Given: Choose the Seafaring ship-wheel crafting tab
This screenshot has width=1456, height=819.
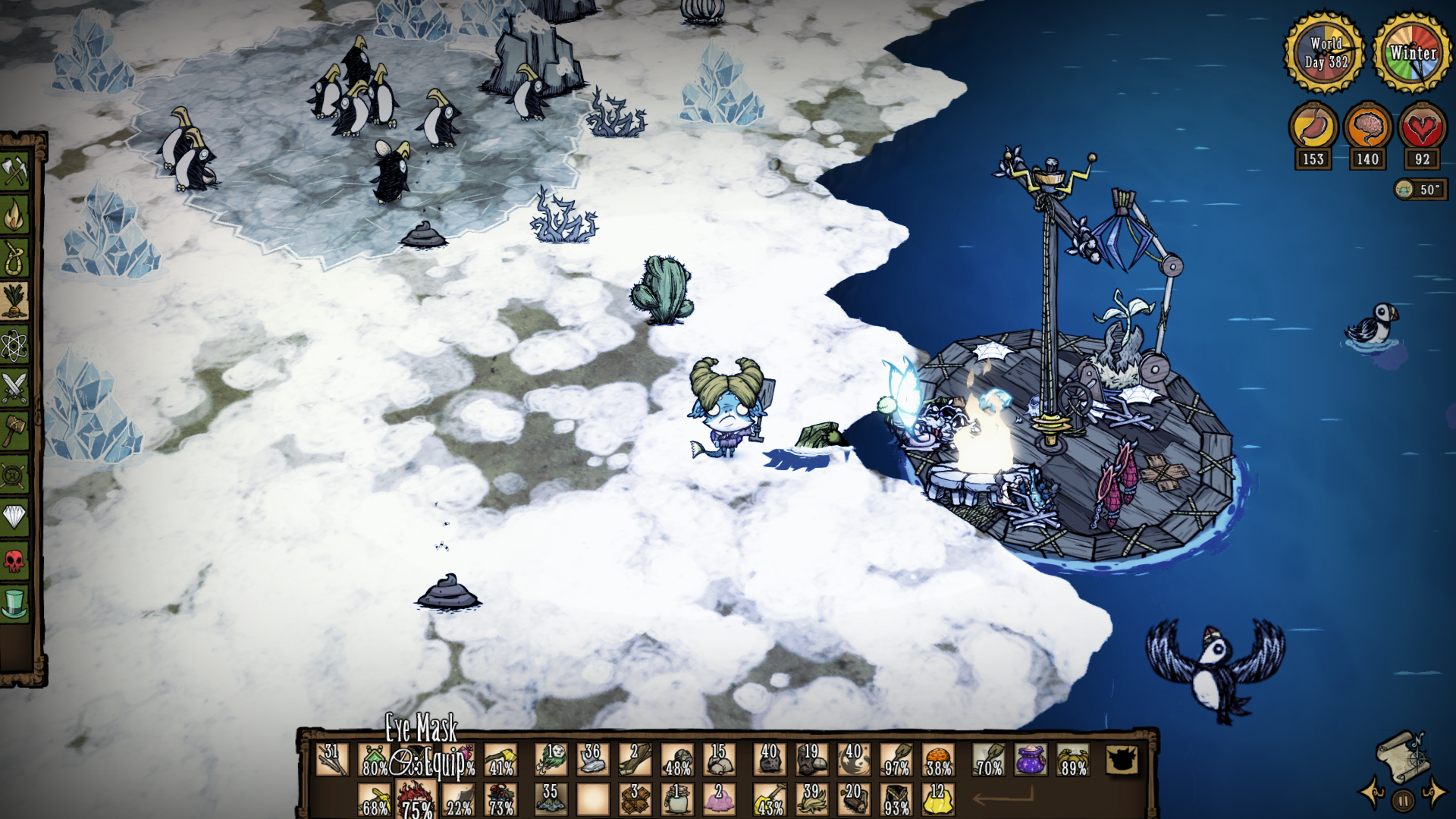Looking at the screenshot, I should 14,475.
